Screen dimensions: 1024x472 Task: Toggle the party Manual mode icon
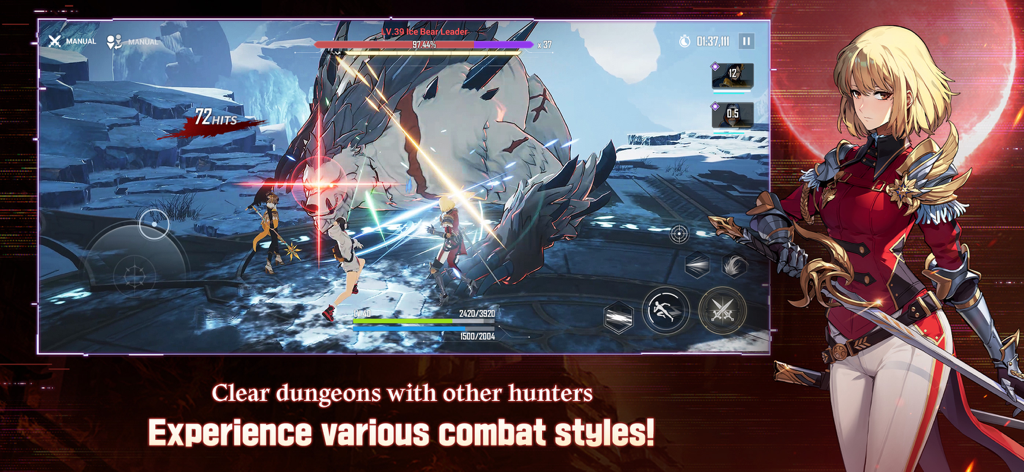click(x=115, y=42)
